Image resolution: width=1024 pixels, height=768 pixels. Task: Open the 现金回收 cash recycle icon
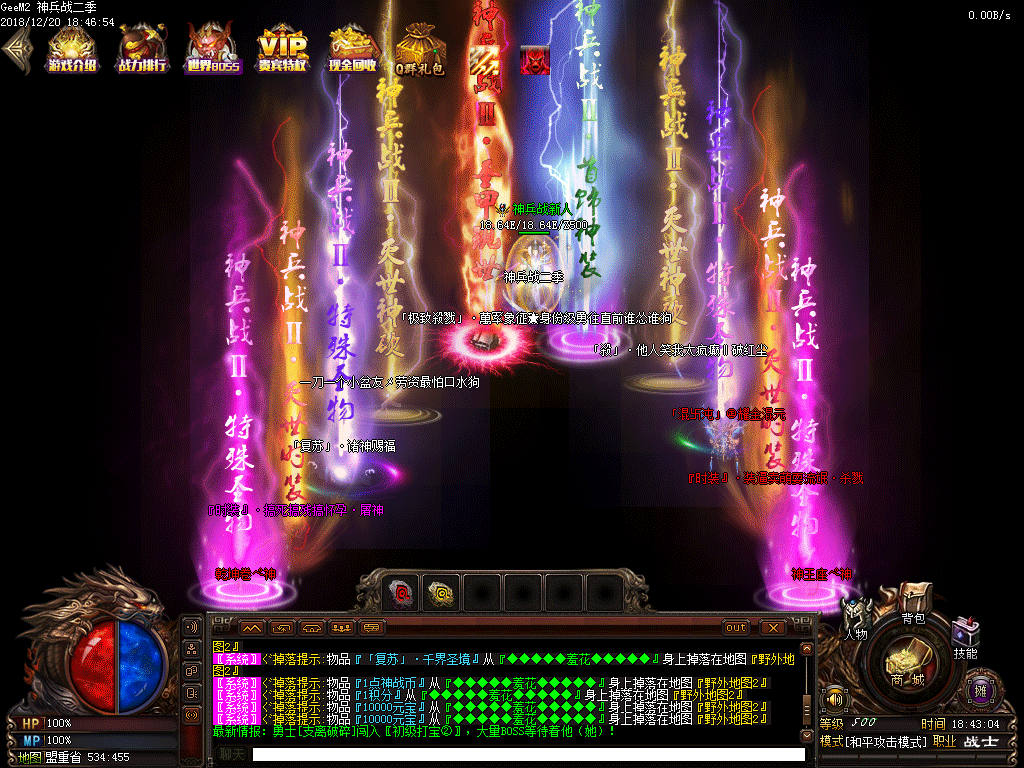coord(352,50)
